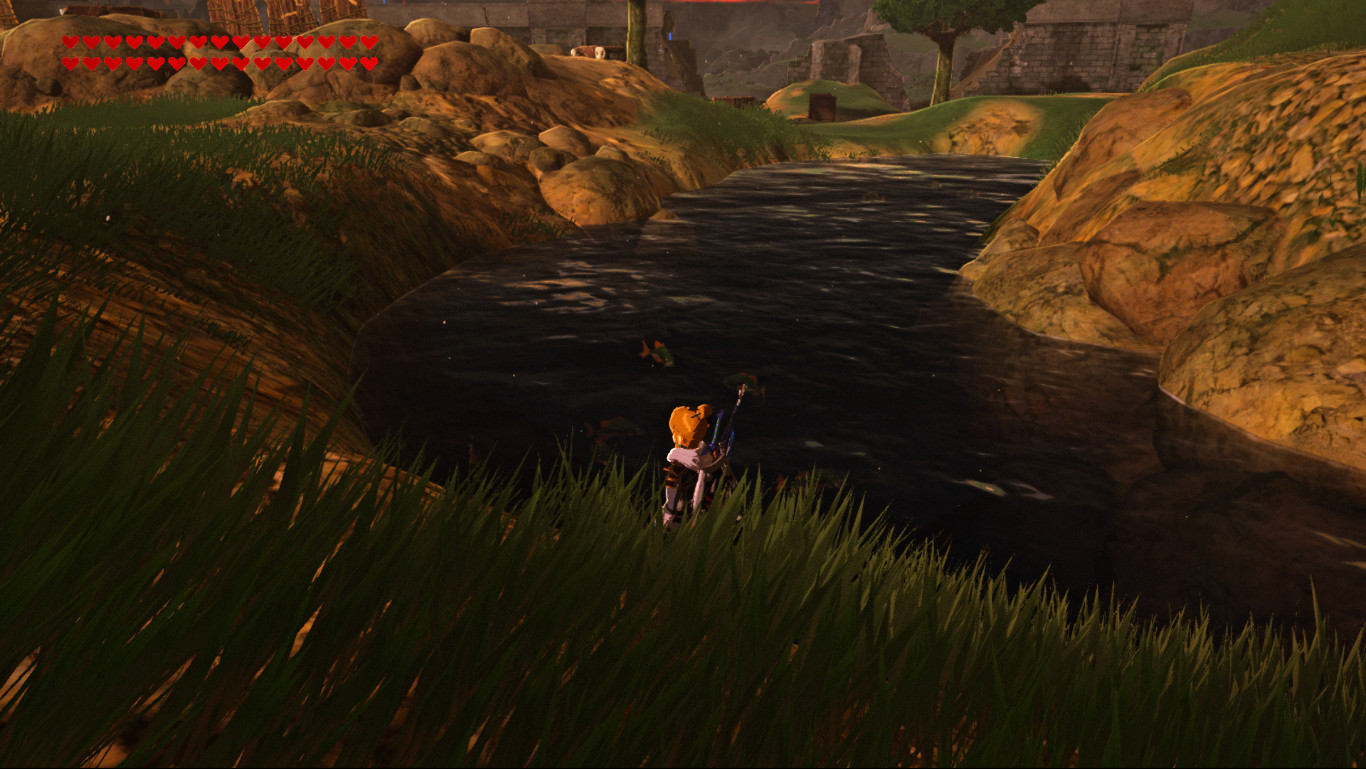This screenshot has height=769, width=1366.
Task: Select the first heart of the bottom row
Action: pos(70,63)
